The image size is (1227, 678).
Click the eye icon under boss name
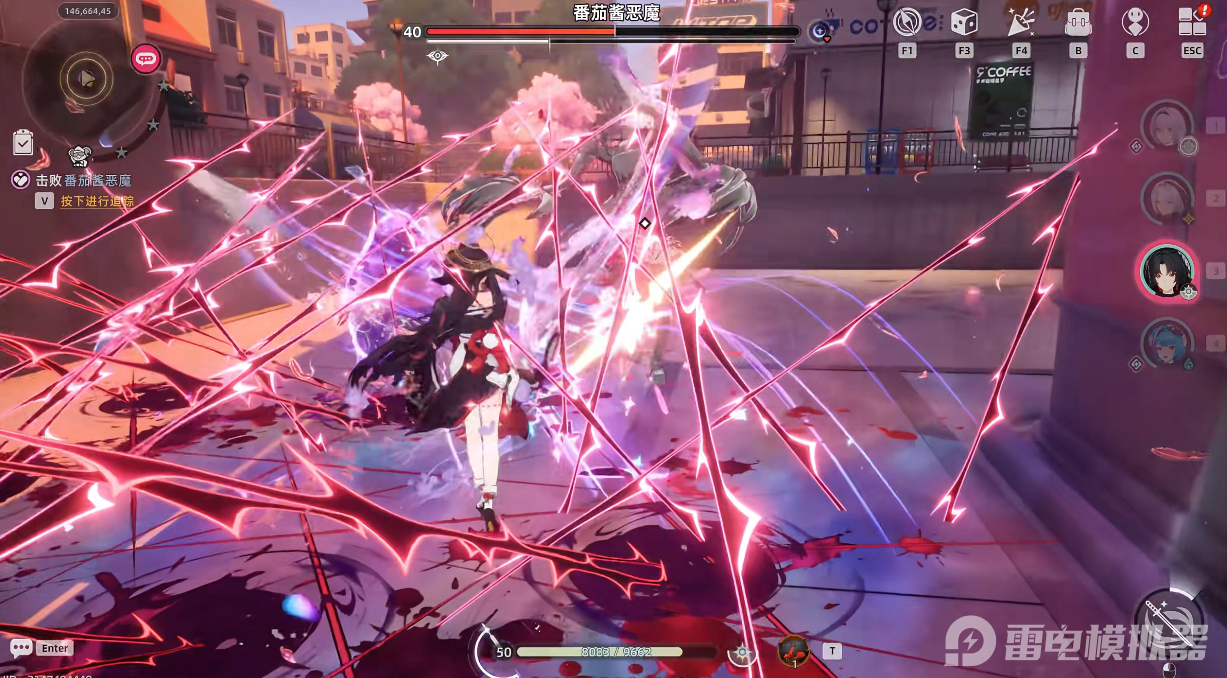[x=437, y=56]
